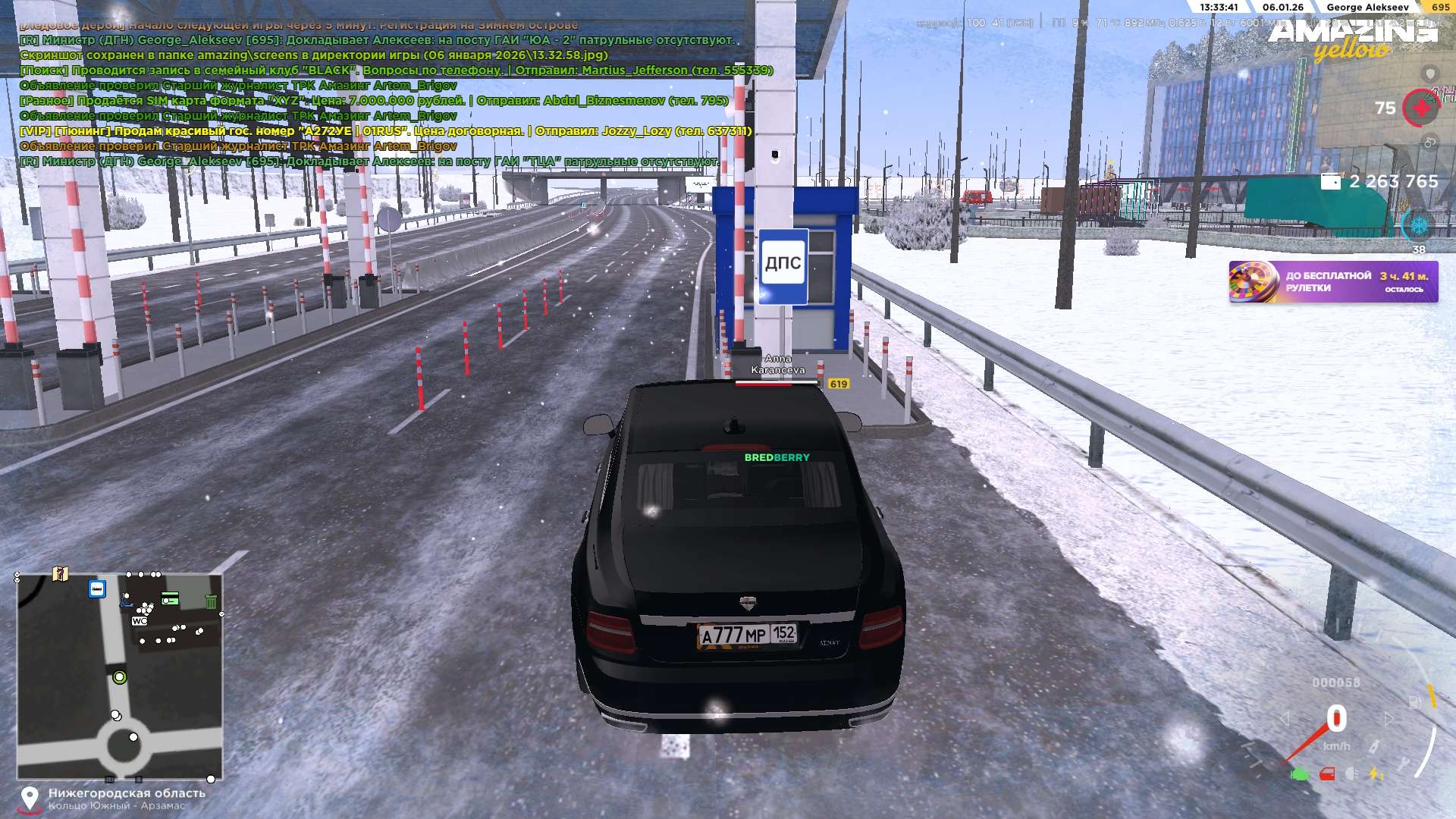Activate the right turn signal arrow
The image size is (1456, 819).
tap(1389, 718)
